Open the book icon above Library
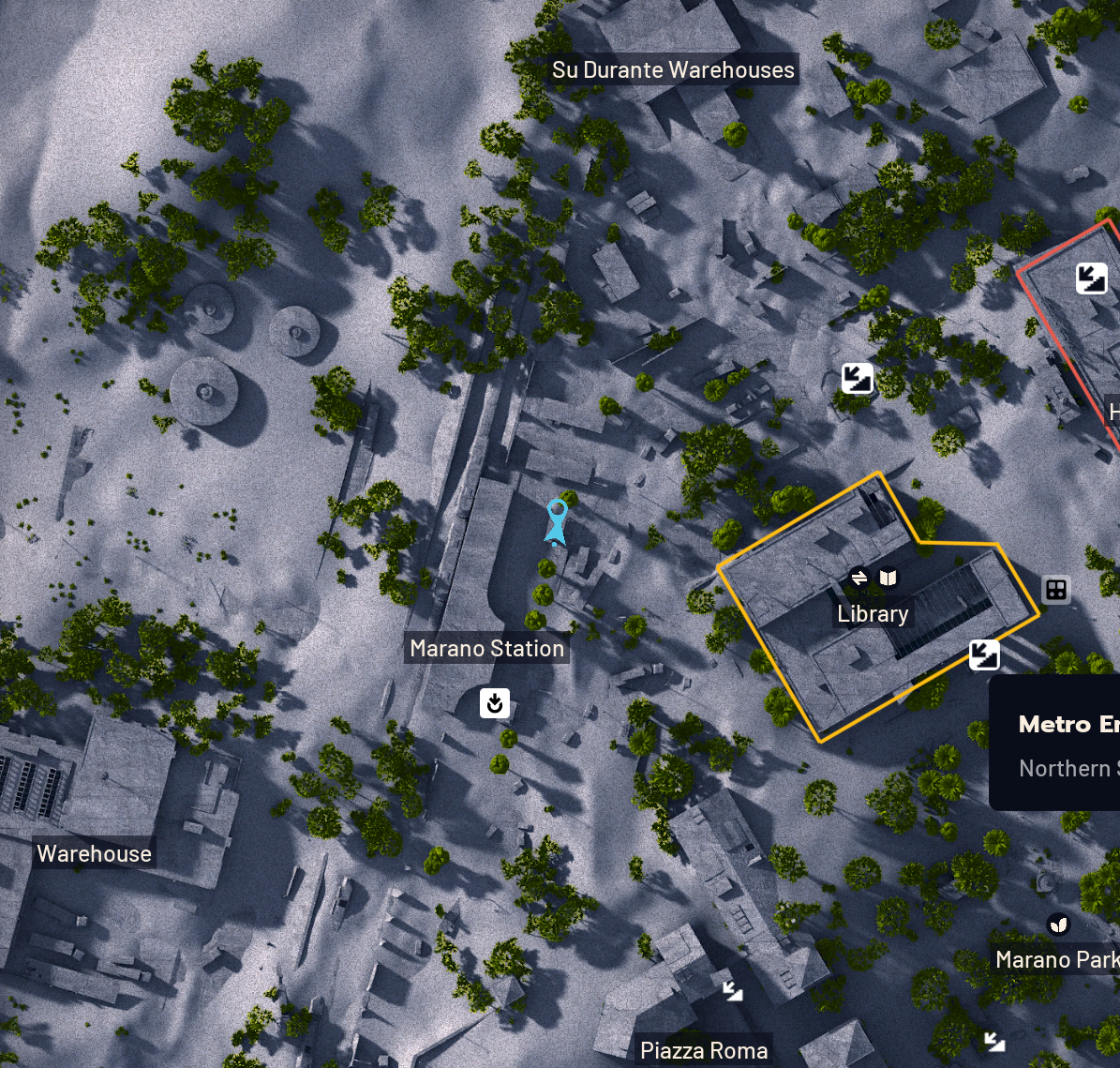The image size is (1120, 1068). pos(888,578)
